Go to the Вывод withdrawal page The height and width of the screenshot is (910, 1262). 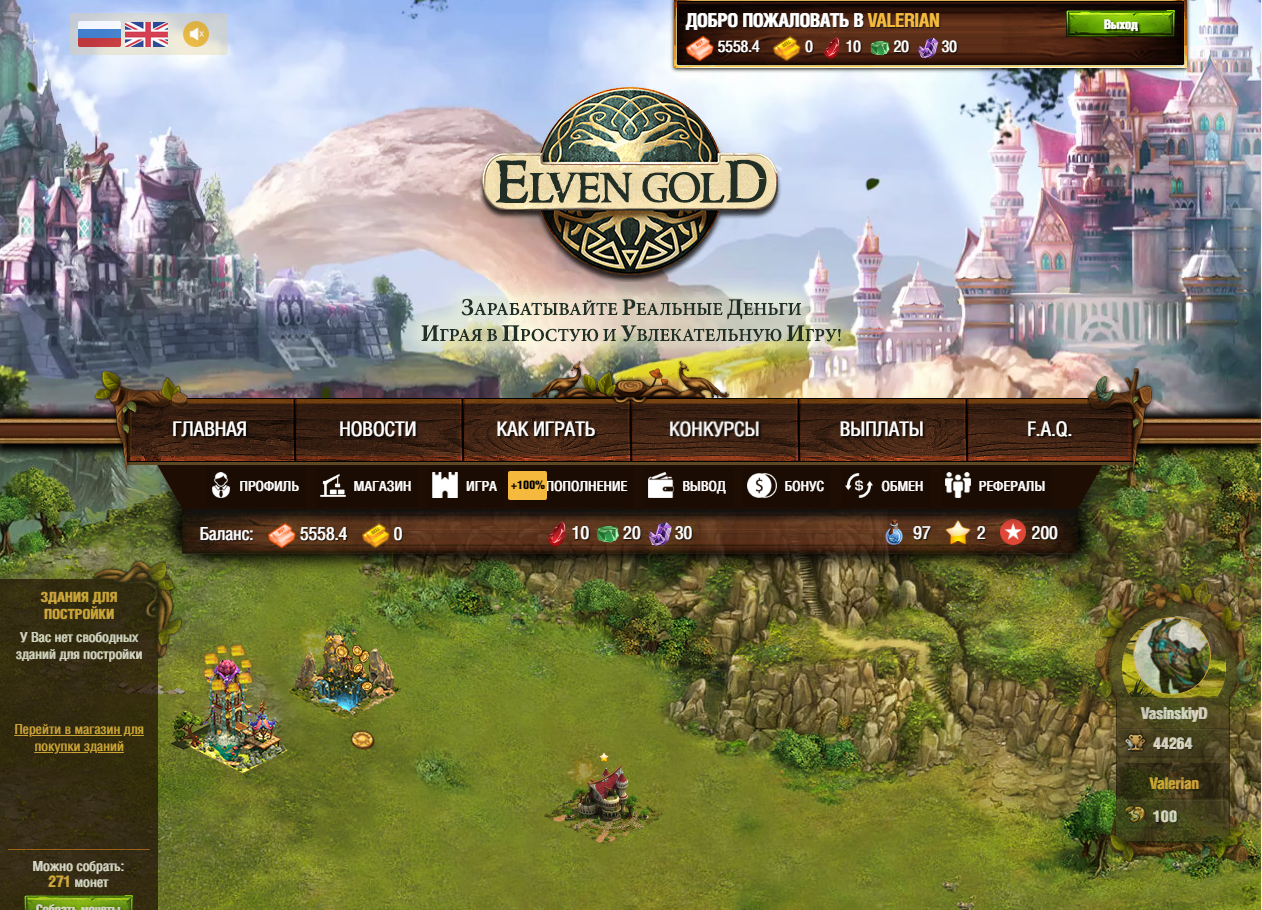click(x=687, y=486)
